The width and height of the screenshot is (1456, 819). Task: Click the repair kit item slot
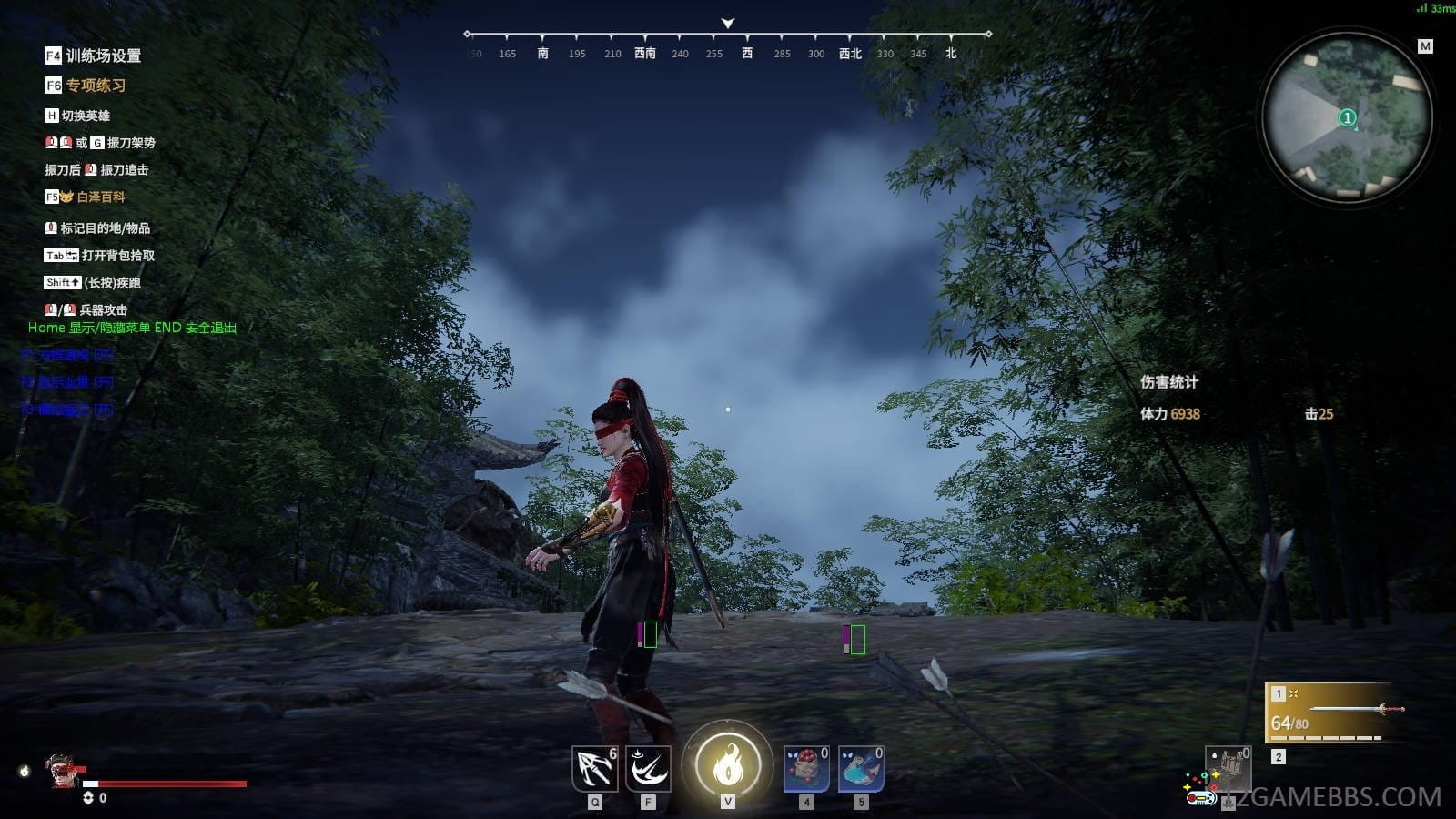click(1228, 769)
